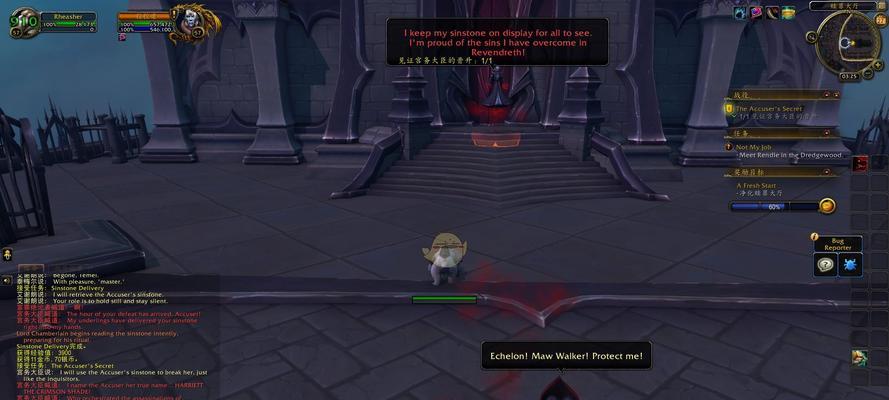Open the Bug Reporter question mark button
Image resolution: width=889 pixels, height=400 pixels.
pyautogui.click(x=825, y=265)
